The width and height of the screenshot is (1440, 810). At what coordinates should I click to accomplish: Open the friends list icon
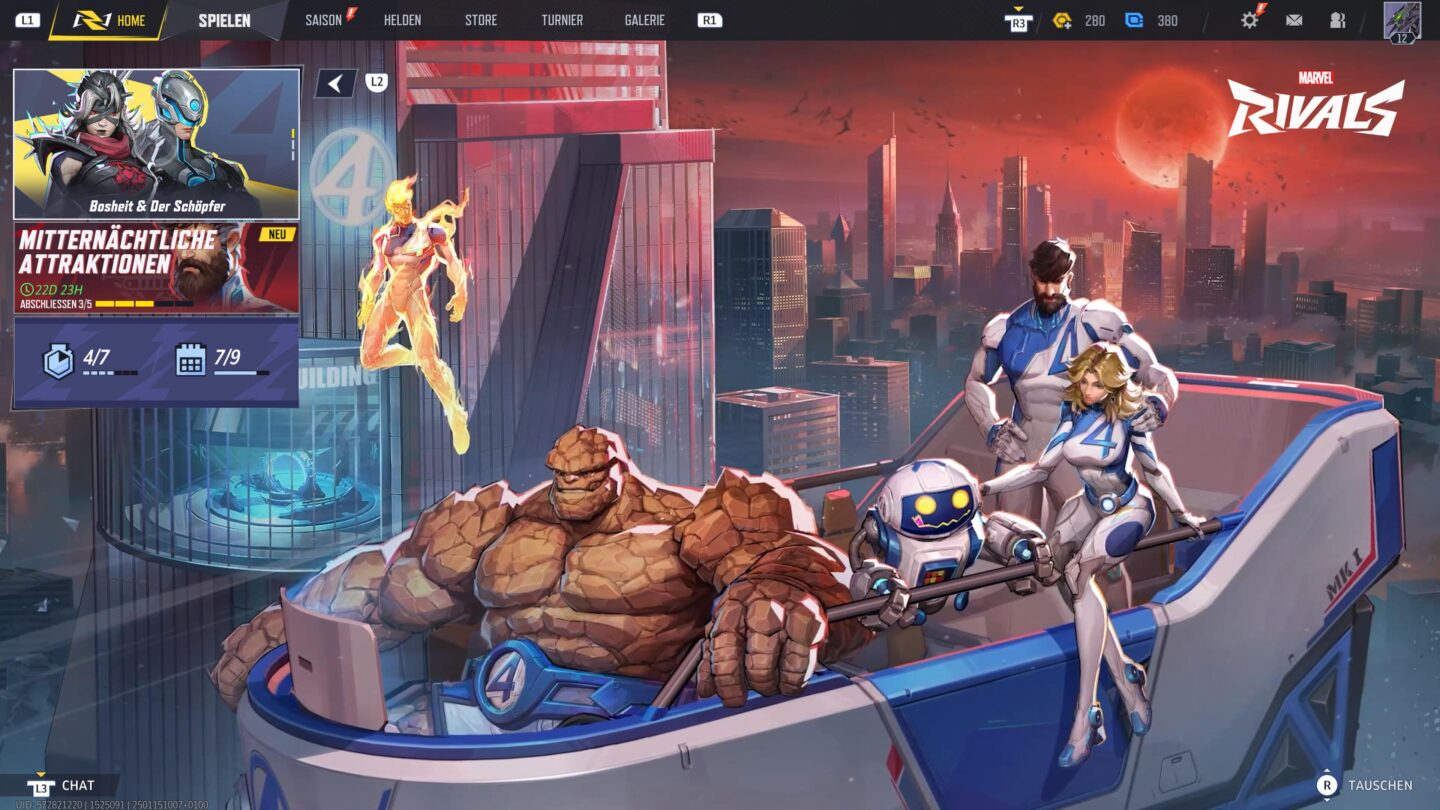[1340, 19]
